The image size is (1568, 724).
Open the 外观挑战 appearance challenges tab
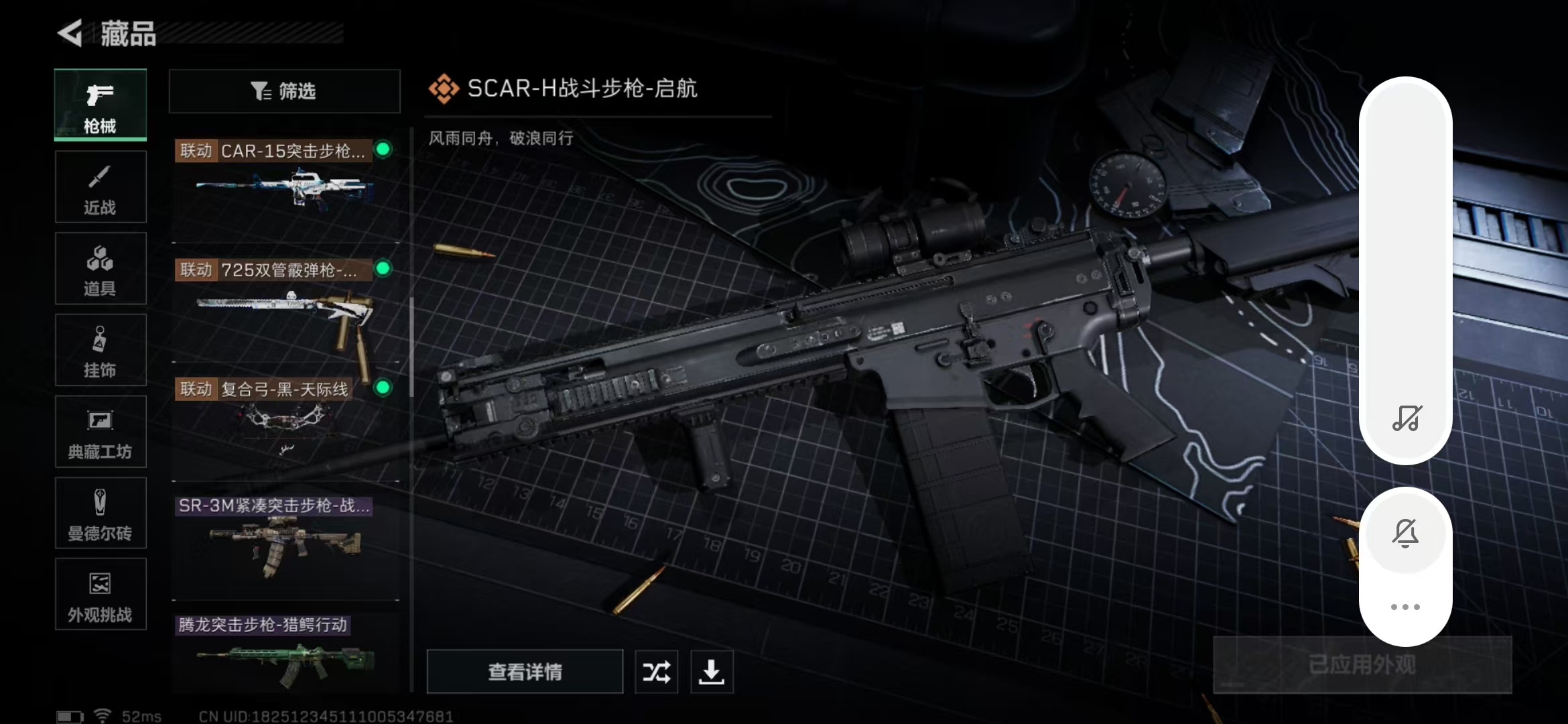101,595
